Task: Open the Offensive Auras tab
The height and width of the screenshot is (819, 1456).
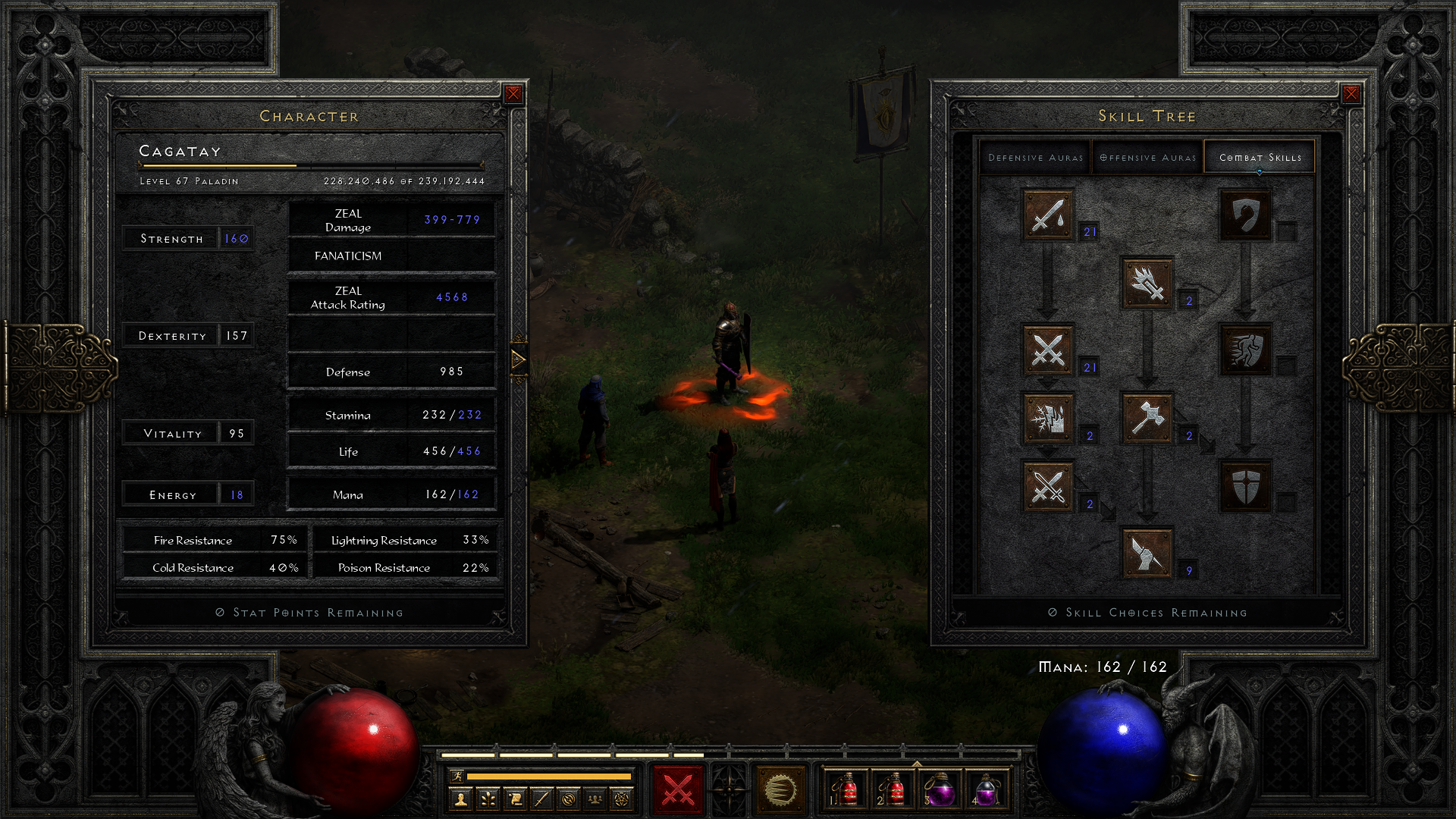Action: 1147,158
